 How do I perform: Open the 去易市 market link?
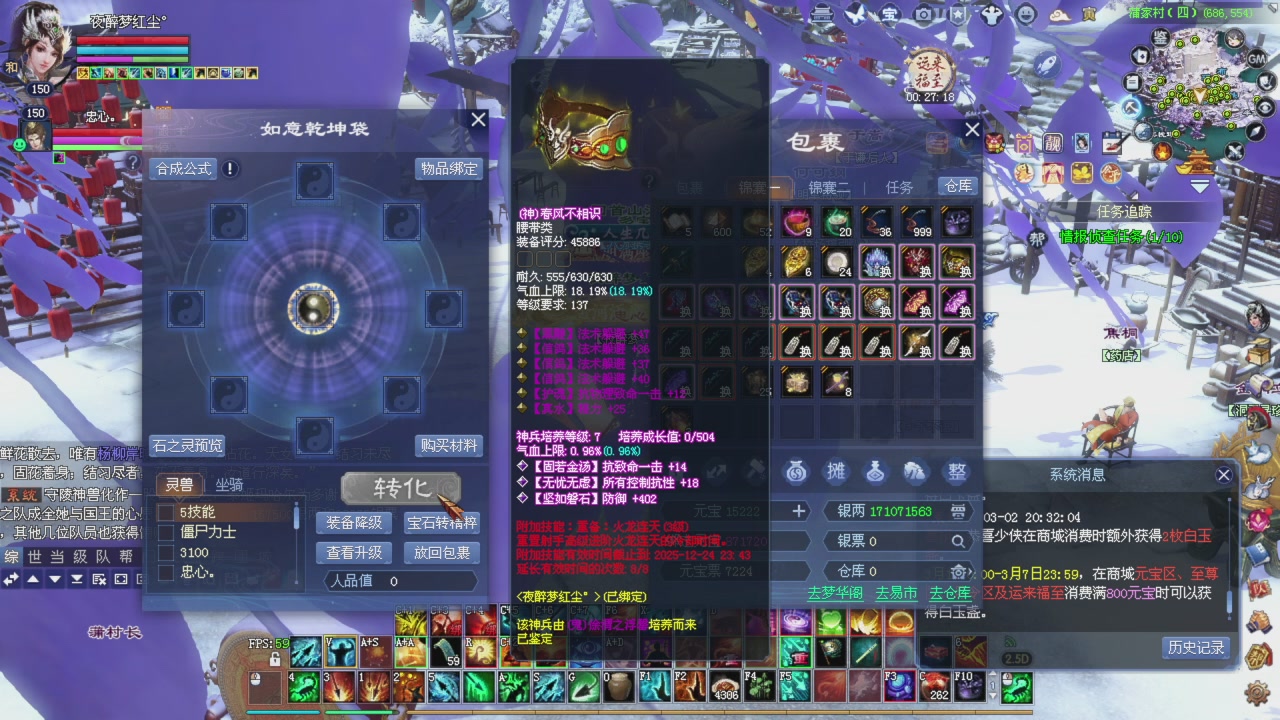895,593
